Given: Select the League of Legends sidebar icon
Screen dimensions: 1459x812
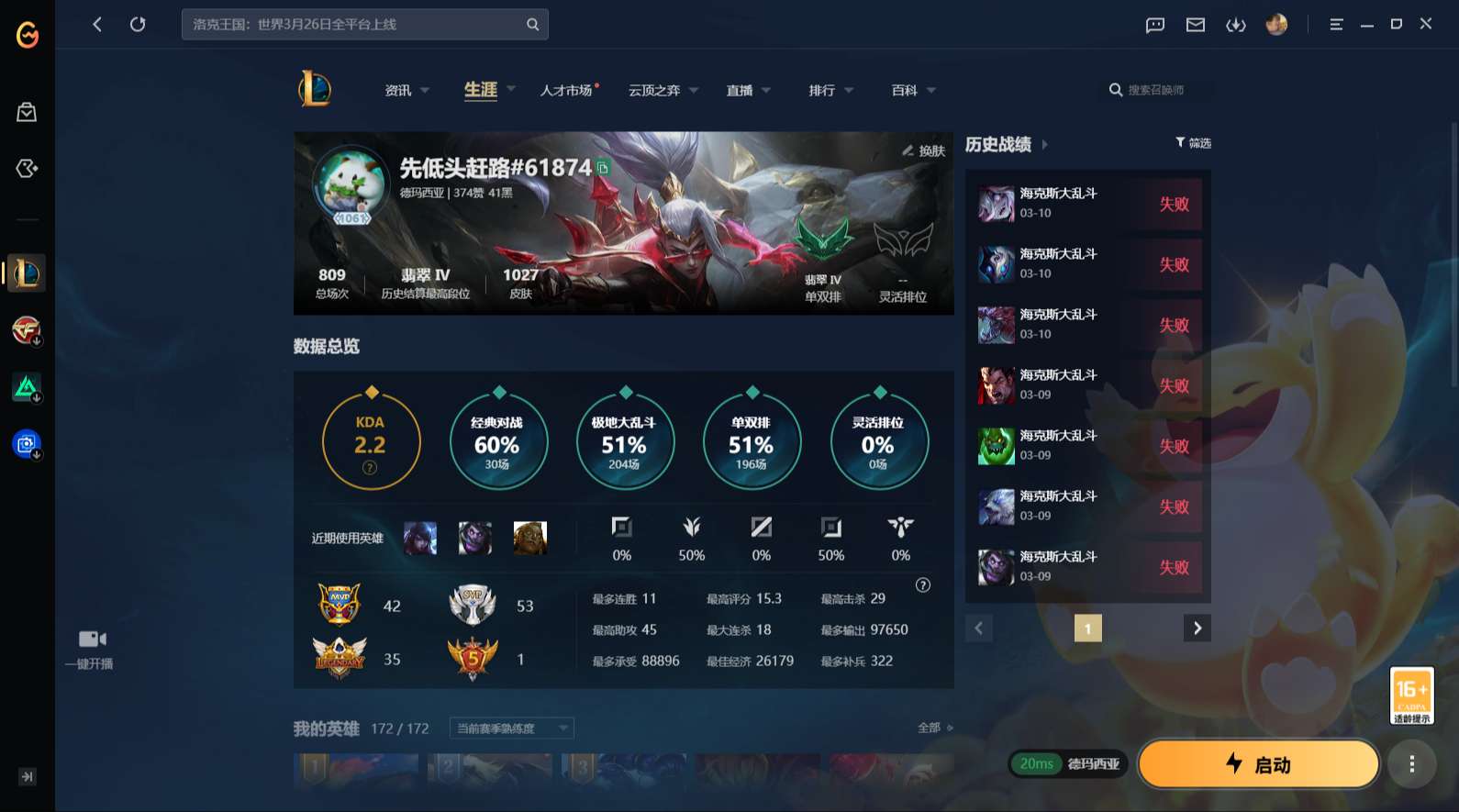Looking at the screenshot, I should [26, 273].
